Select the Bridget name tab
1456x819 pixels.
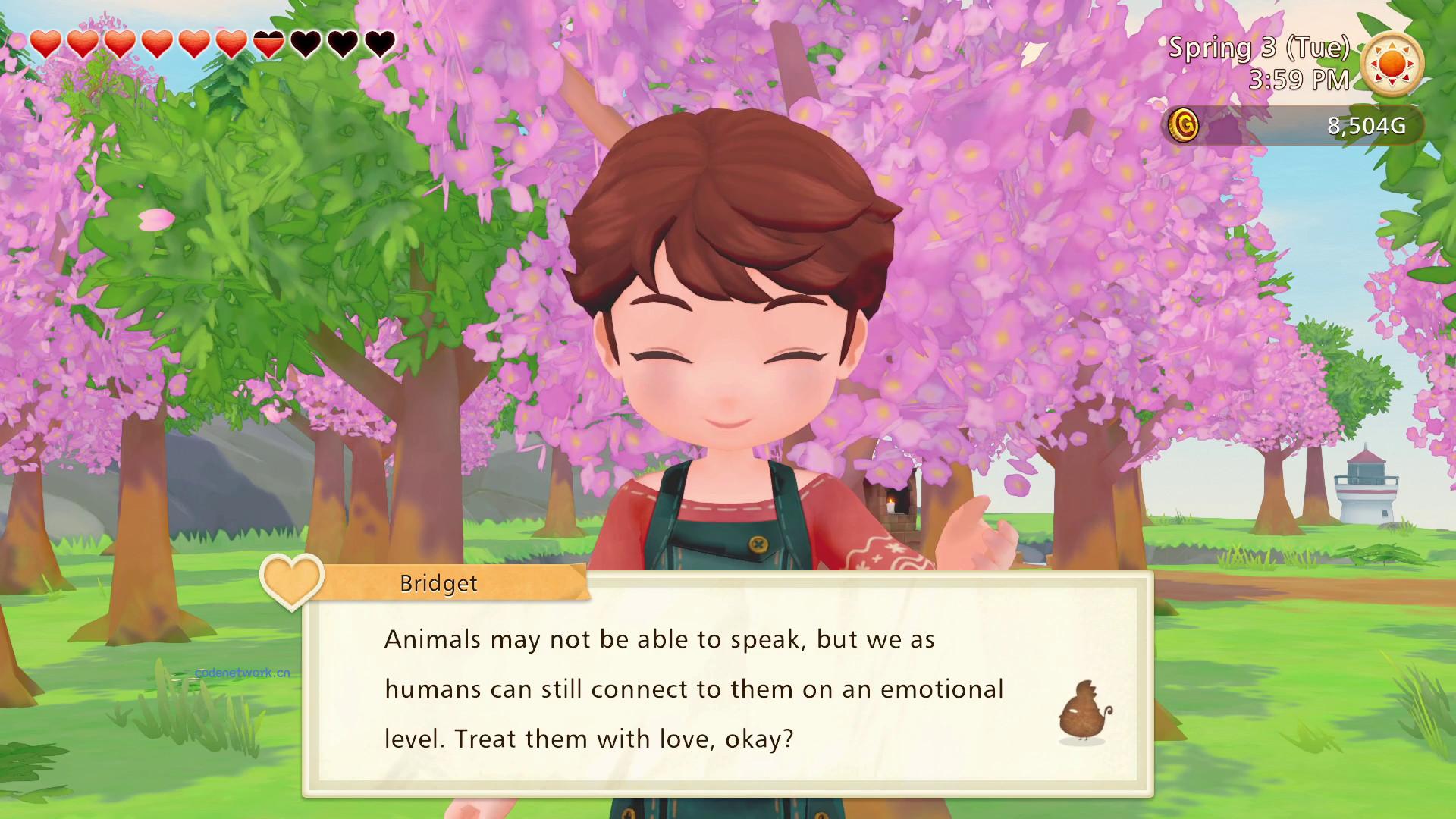(438, 584)
